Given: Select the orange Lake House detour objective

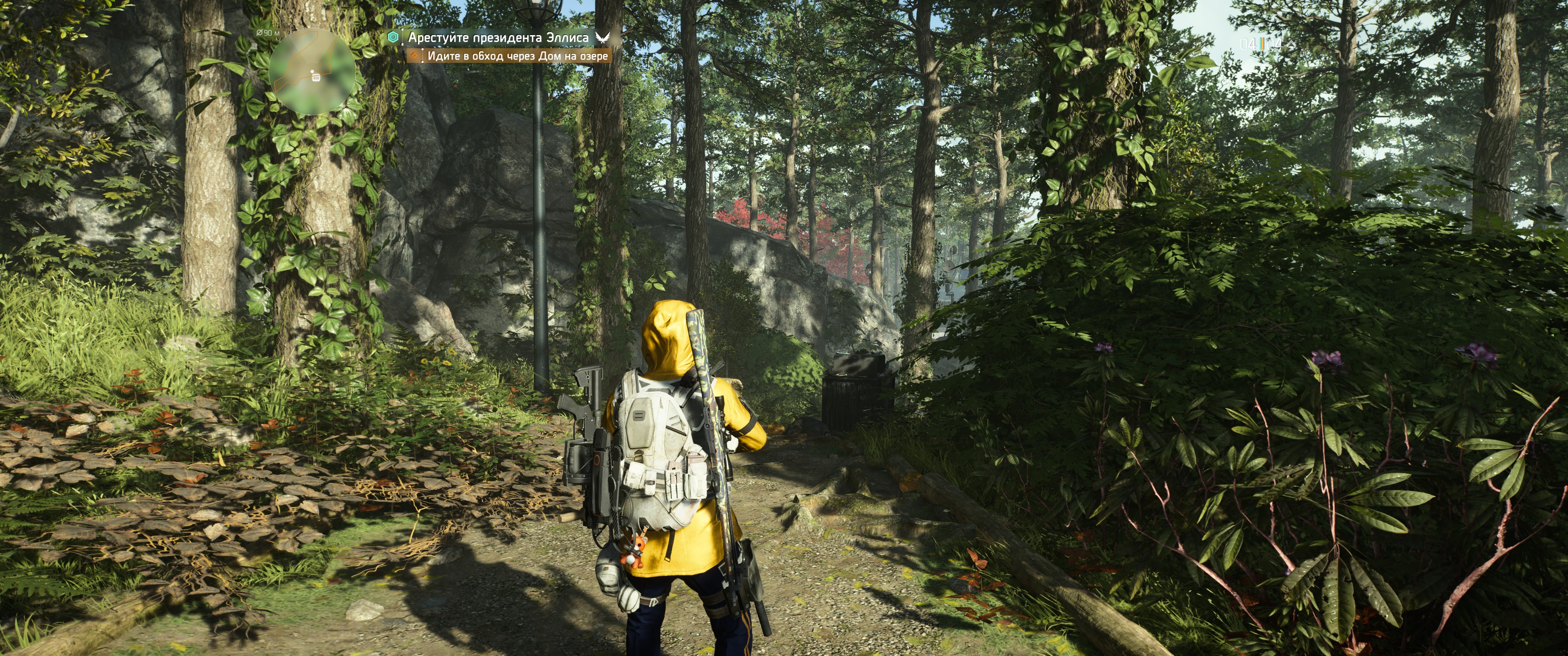Looking at the screenshot, I should (517, 56).
